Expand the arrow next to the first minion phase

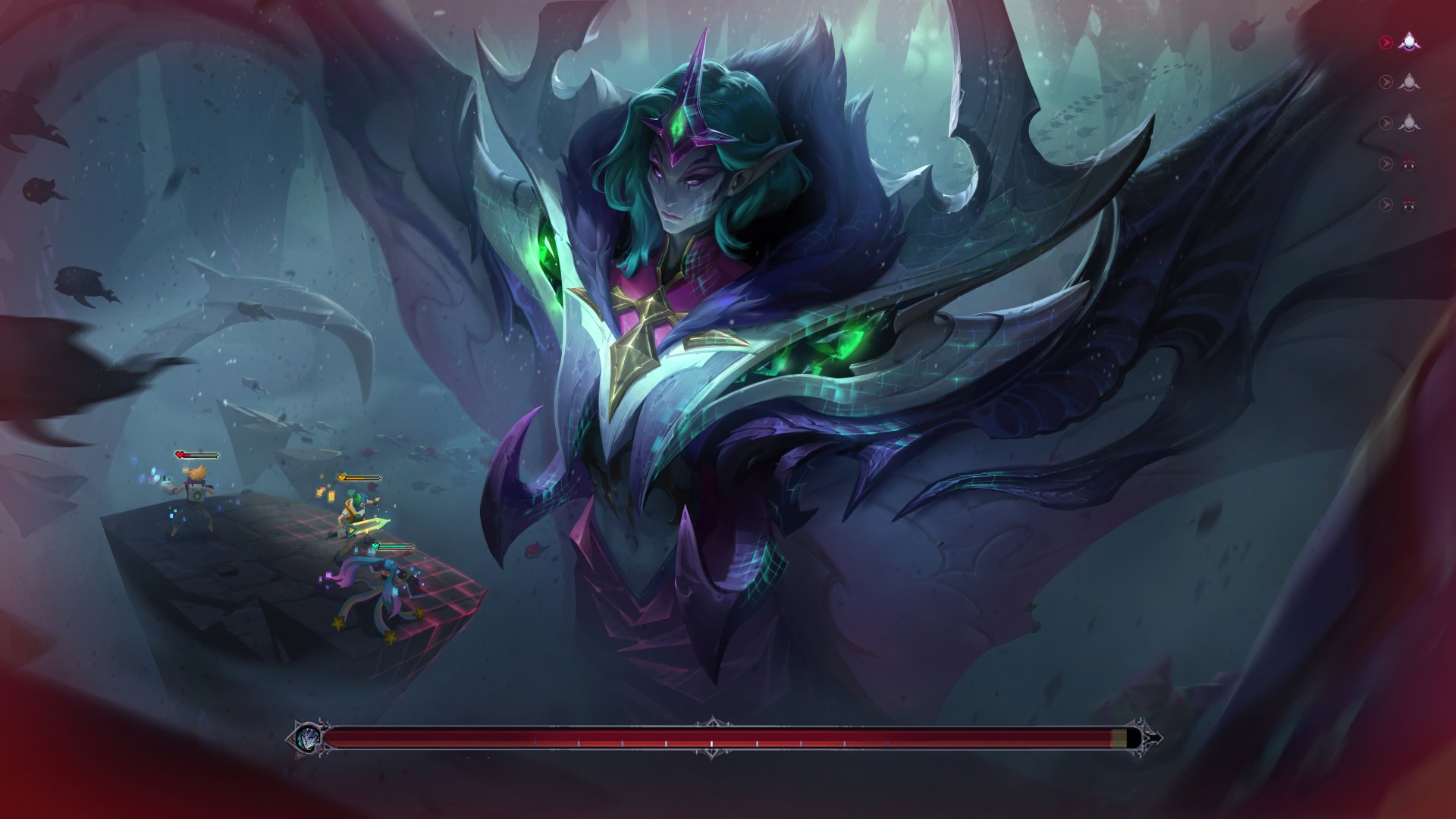[1386, 162]
